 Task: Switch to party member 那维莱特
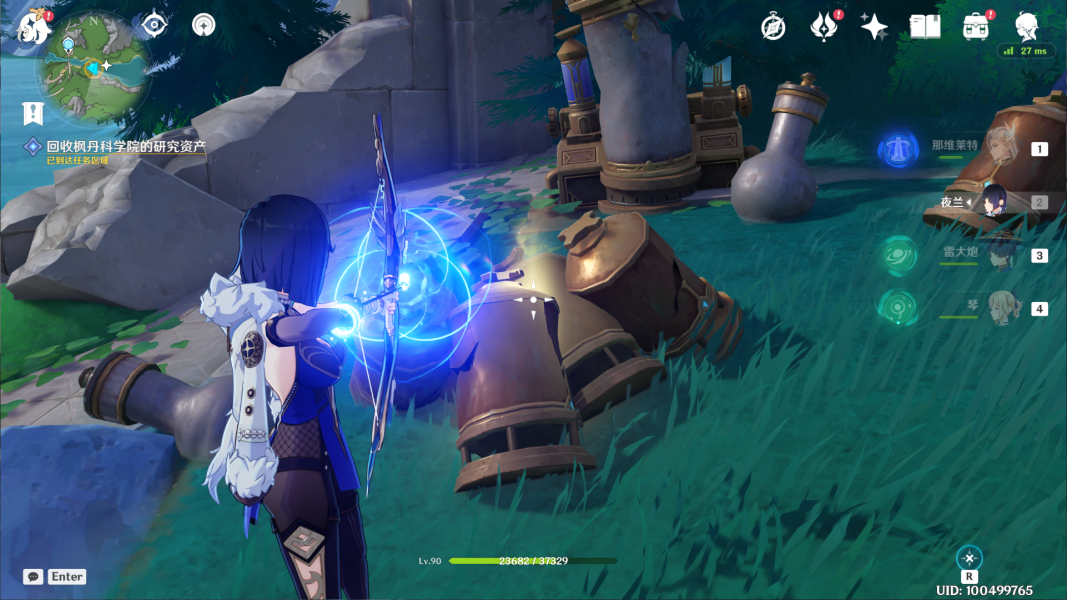[x=998, y=149]
